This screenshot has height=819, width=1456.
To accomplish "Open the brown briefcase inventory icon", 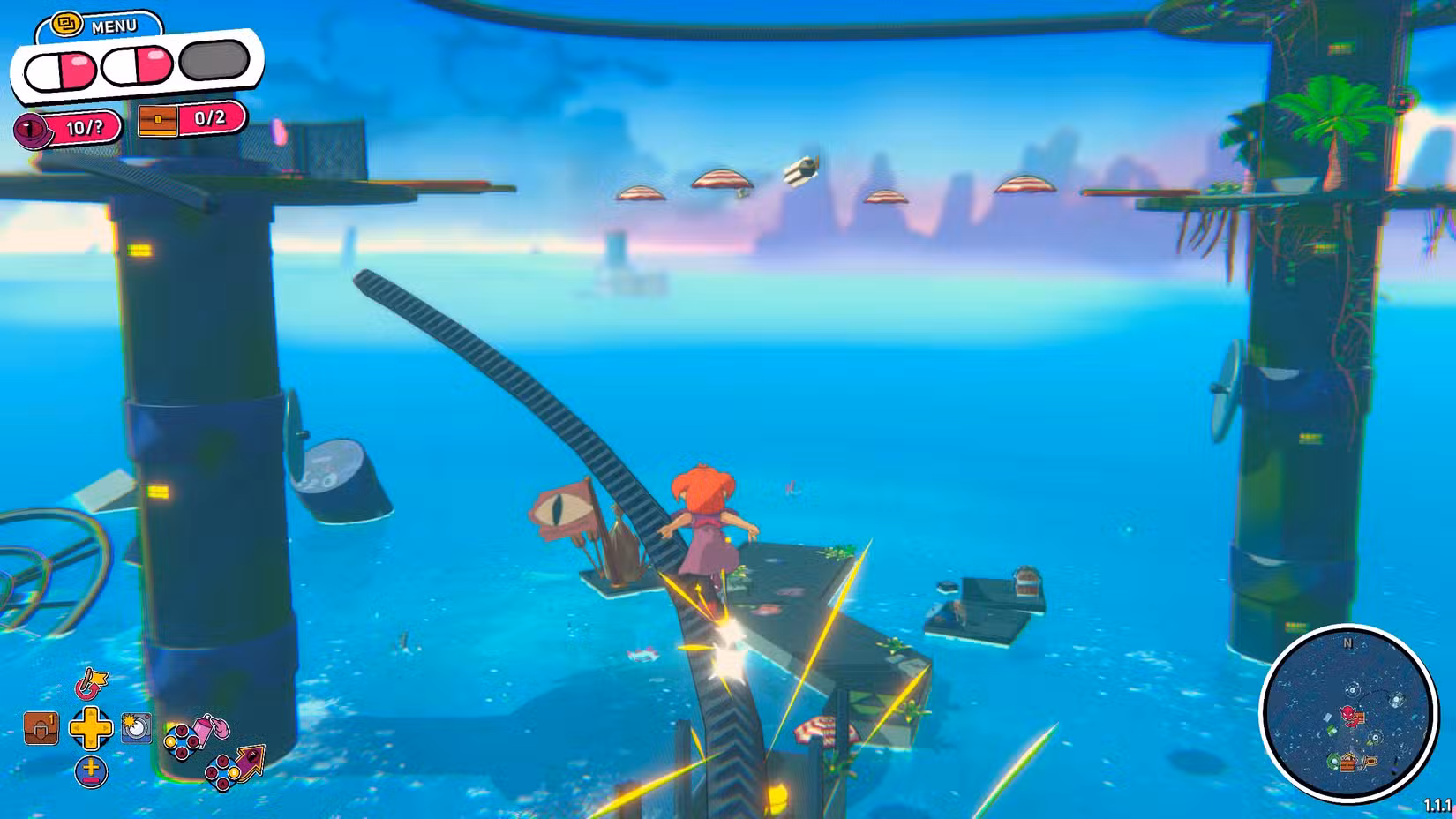I will click(x=41, y=728).
